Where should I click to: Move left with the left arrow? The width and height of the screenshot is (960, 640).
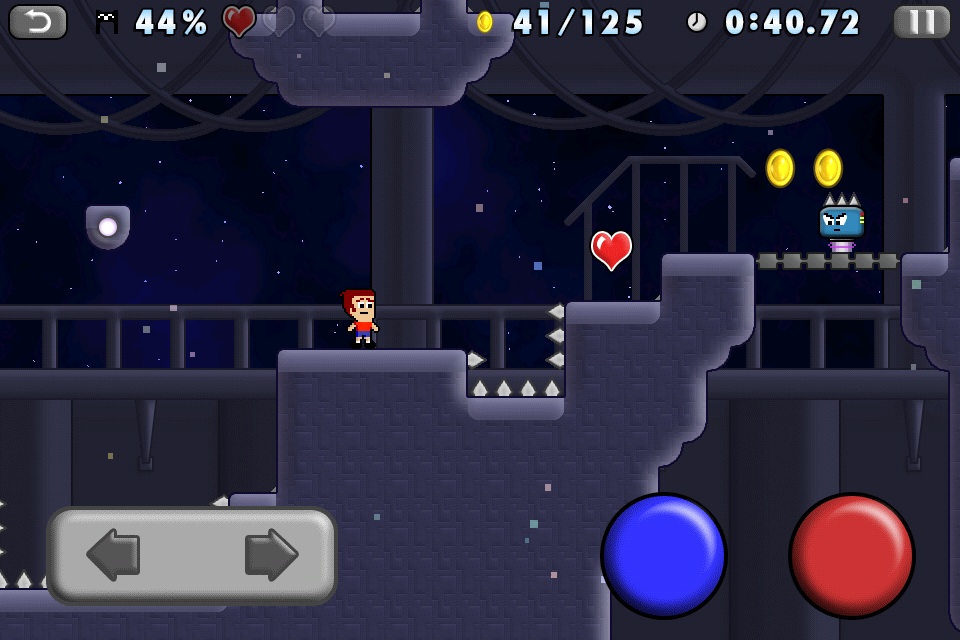(x=114, y=555)
